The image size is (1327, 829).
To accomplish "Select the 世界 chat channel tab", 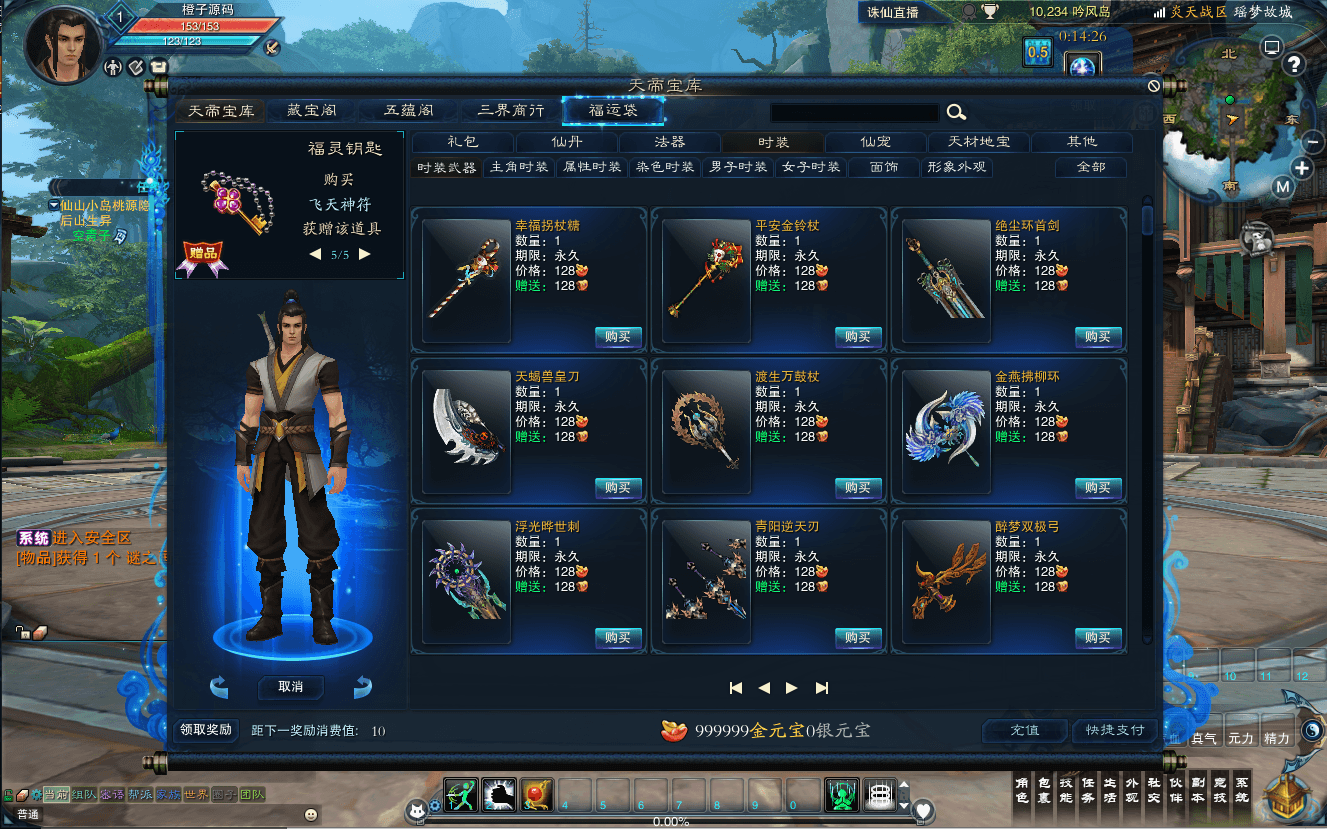I will click(x=194, y=793).
